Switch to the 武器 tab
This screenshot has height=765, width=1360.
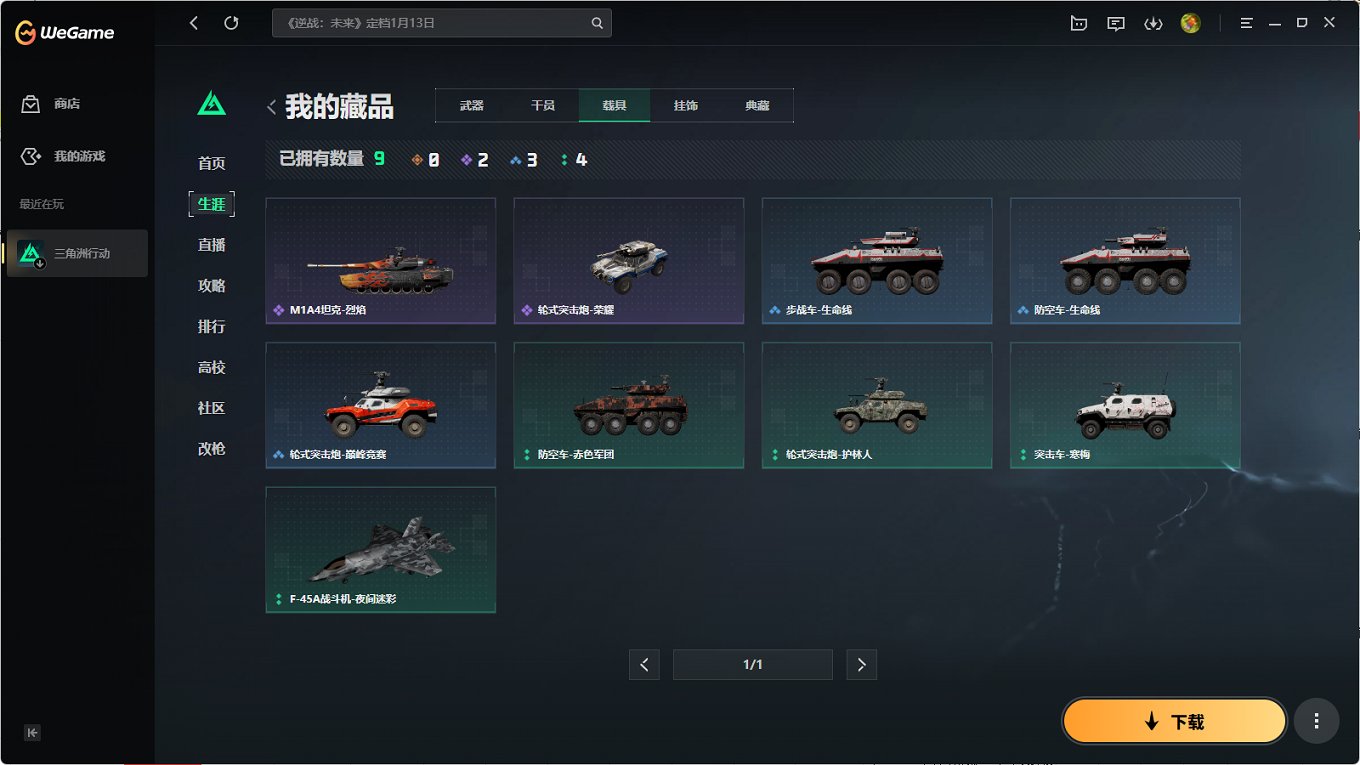(470, 104)
